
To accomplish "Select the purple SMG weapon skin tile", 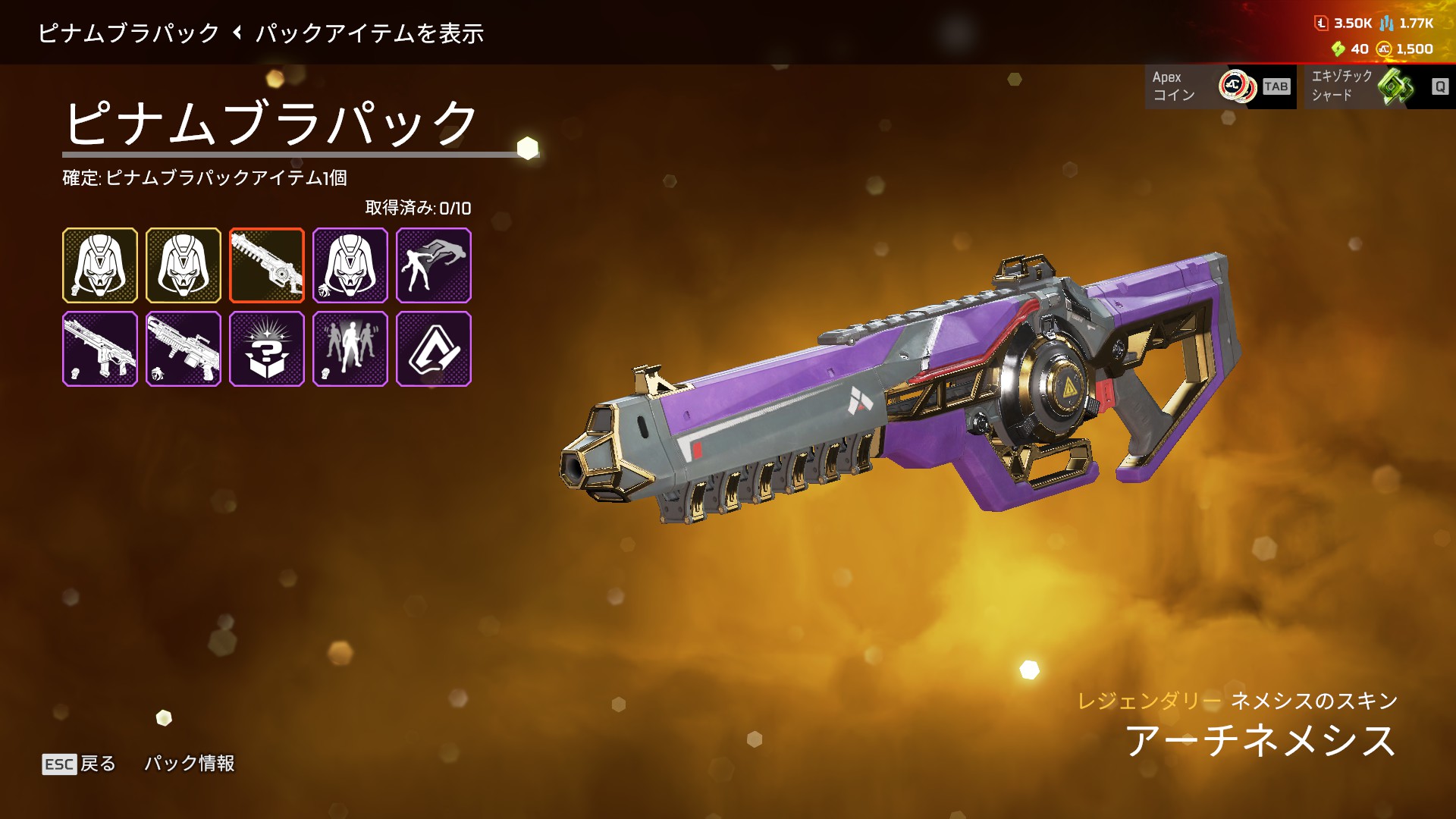I will click(x=100, y=349).
